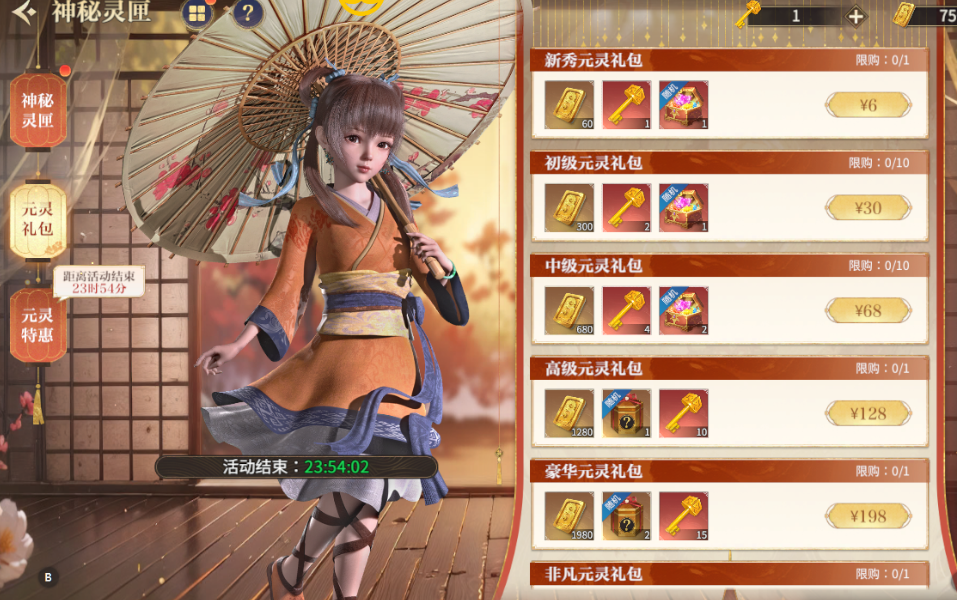Inspect the 15 golden keys reward
Image resolution: width=957 pixels, height=600 pixels.
[x=683, y=516]
